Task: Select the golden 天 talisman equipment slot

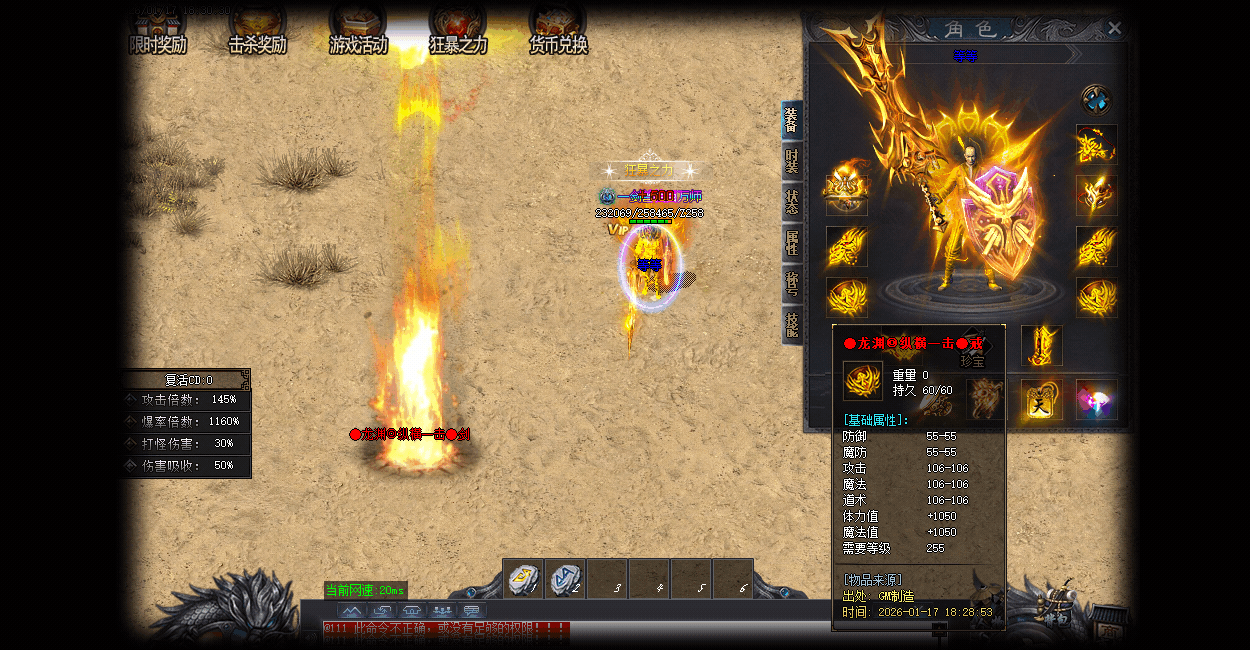Action: [1042, 399]
